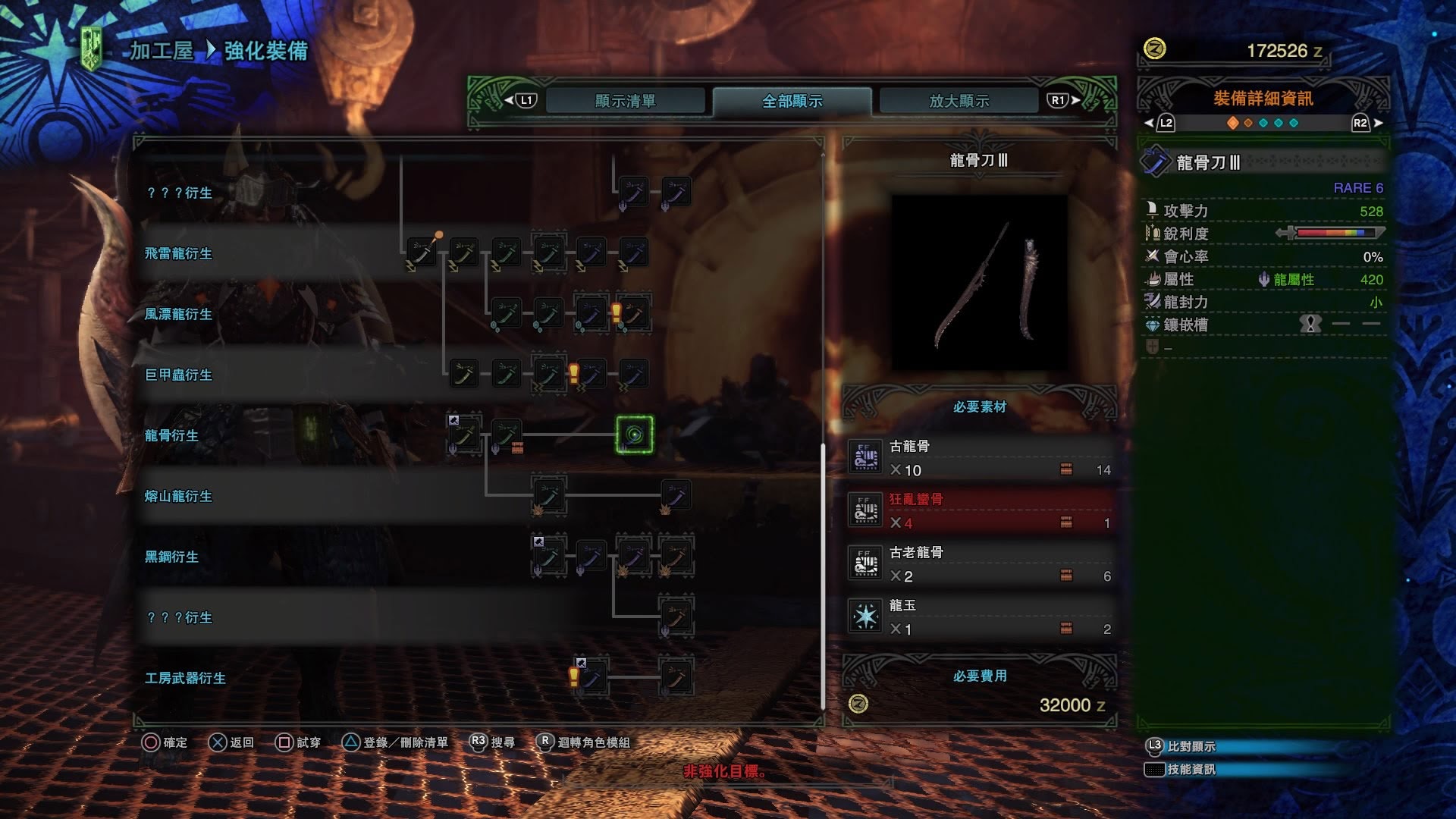Open the 技能資訊 skill info
This screenshot has height=819, width=1456.
[1191, 769]
